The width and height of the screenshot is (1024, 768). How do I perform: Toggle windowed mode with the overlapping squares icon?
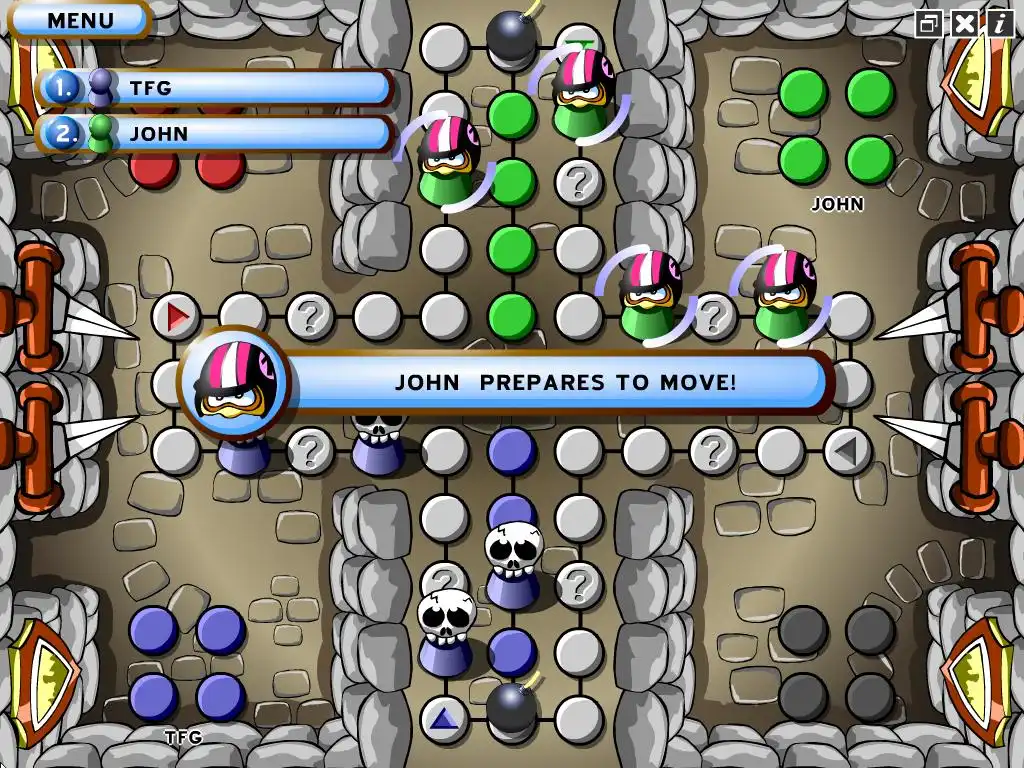coord(930,23)
